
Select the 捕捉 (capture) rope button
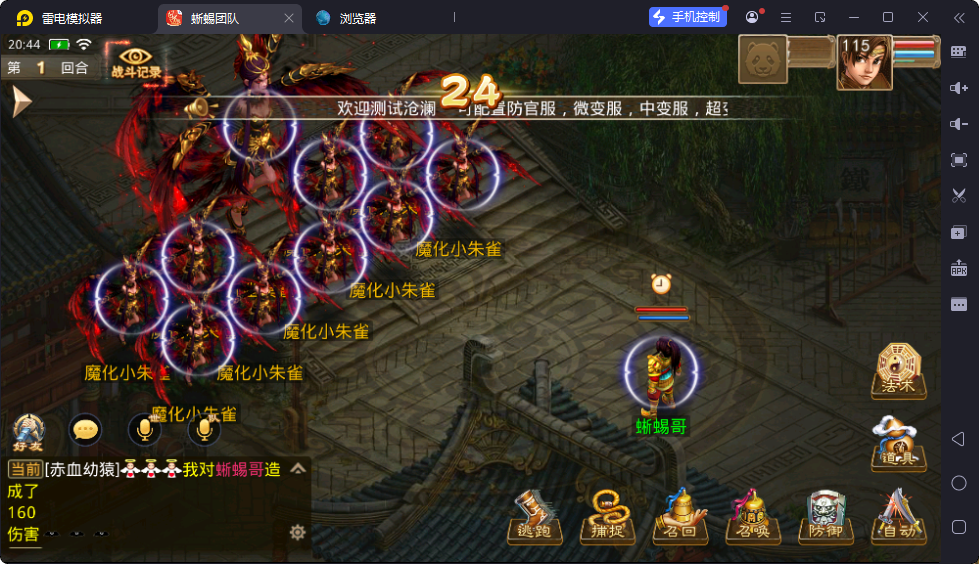tap(607, 517)
